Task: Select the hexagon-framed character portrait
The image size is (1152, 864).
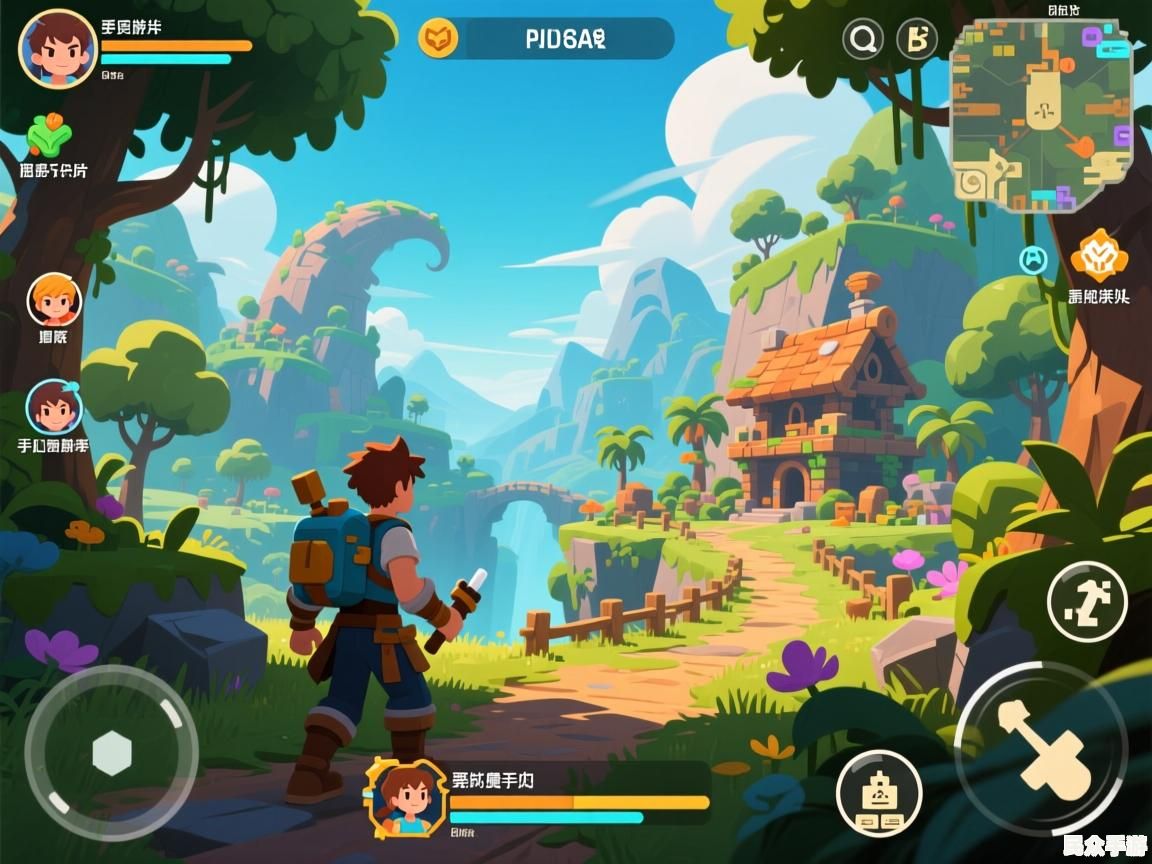Action: click(406, 797)
